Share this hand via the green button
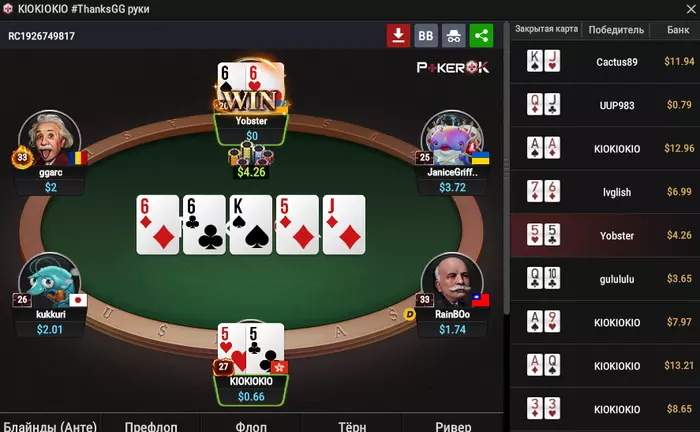Screen dimensions: 700x432 (x=482, y=36)
